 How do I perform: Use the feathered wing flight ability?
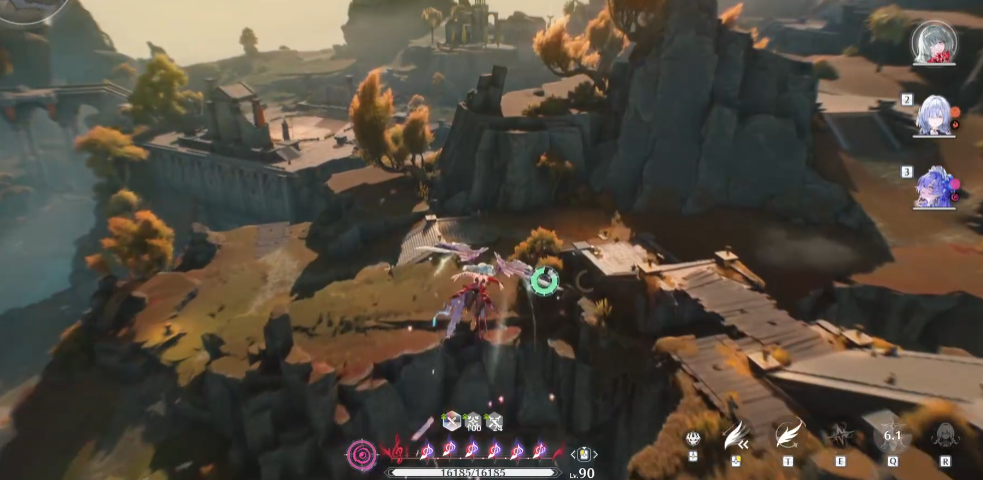788,433
